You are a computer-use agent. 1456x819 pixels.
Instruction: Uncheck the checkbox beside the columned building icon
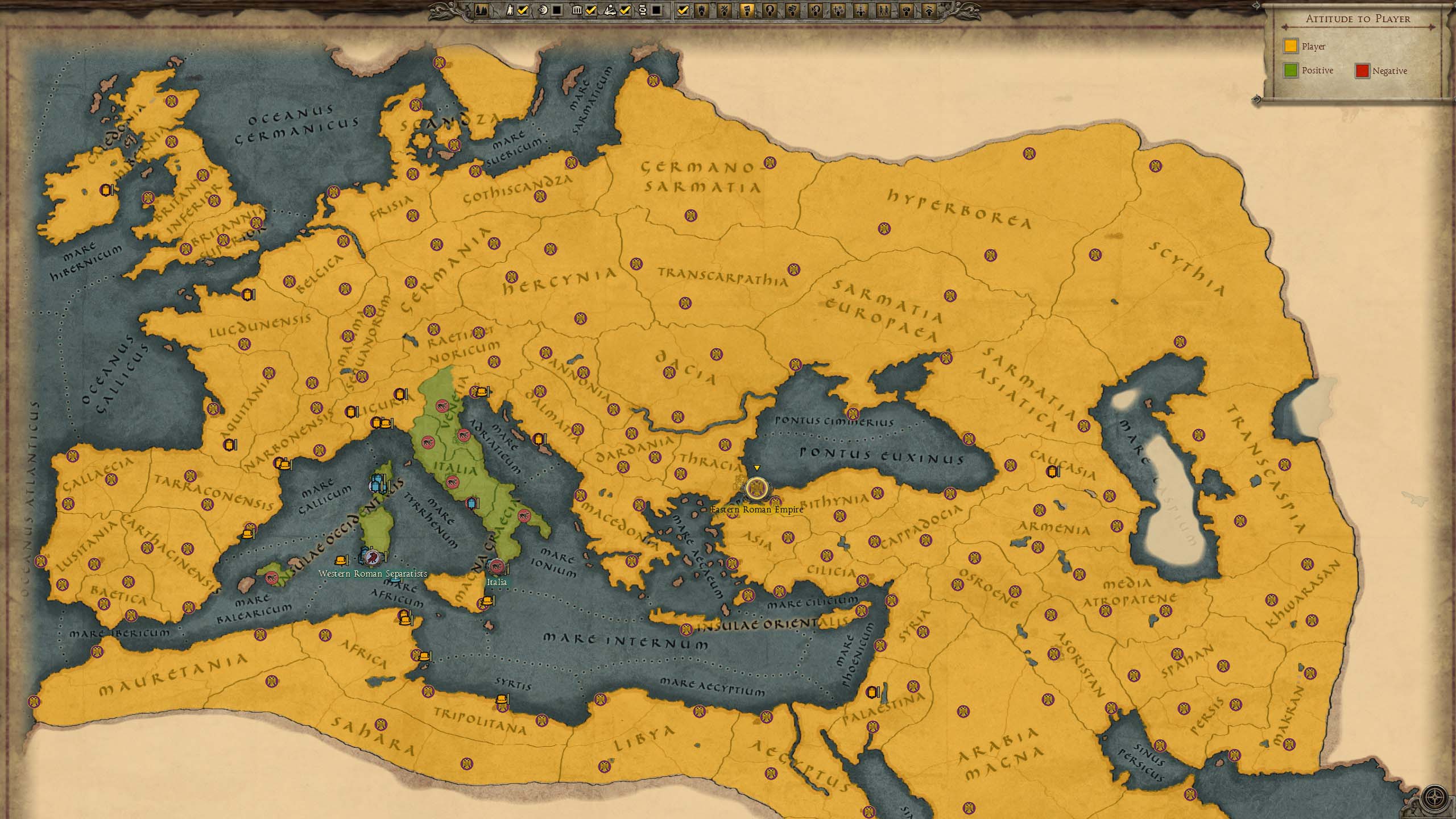[x=590, y=10]
